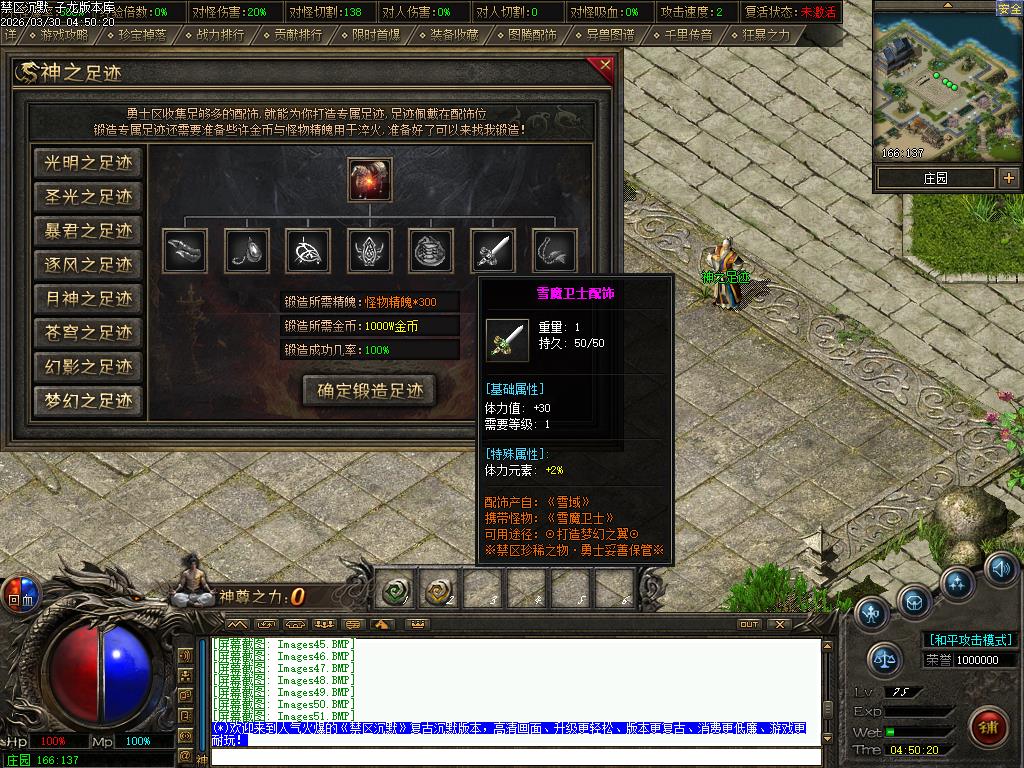Close the 神之足迹 forging window
Viewport: 1024px width, 768px height.
click(604, 67)
